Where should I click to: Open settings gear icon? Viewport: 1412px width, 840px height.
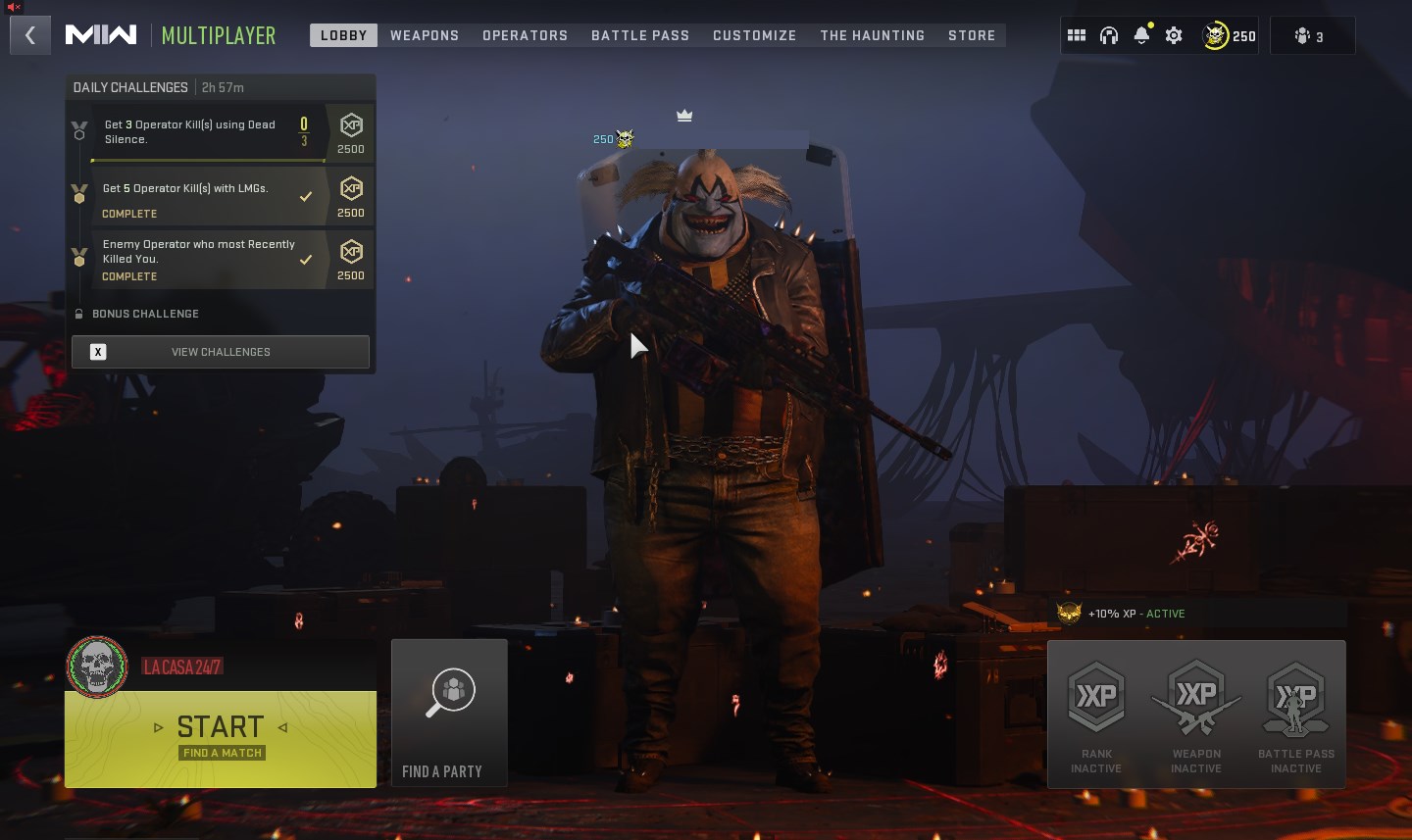pos(1174,36)
